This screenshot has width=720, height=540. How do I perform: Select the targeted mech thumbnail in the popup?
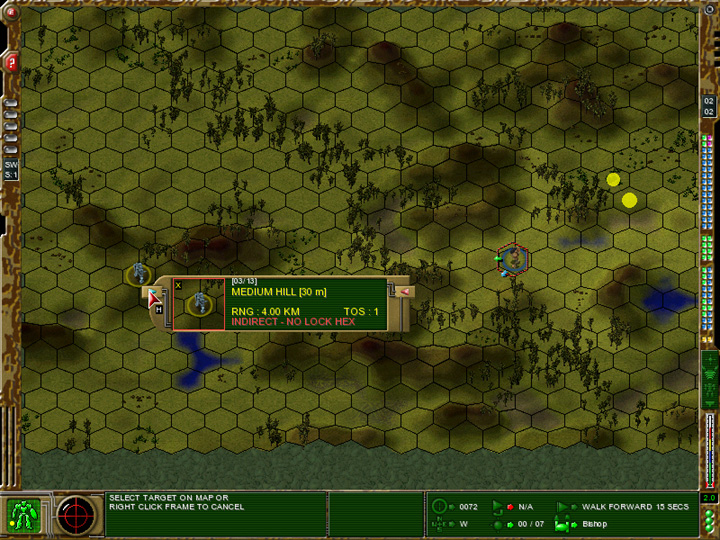point(201,303)
